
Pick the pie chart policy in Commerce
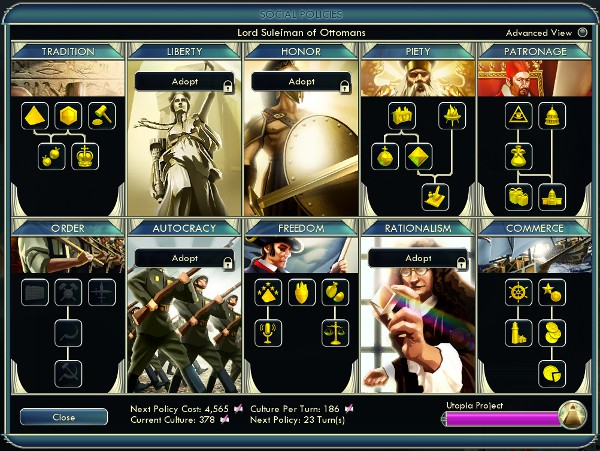click(552, 374)
